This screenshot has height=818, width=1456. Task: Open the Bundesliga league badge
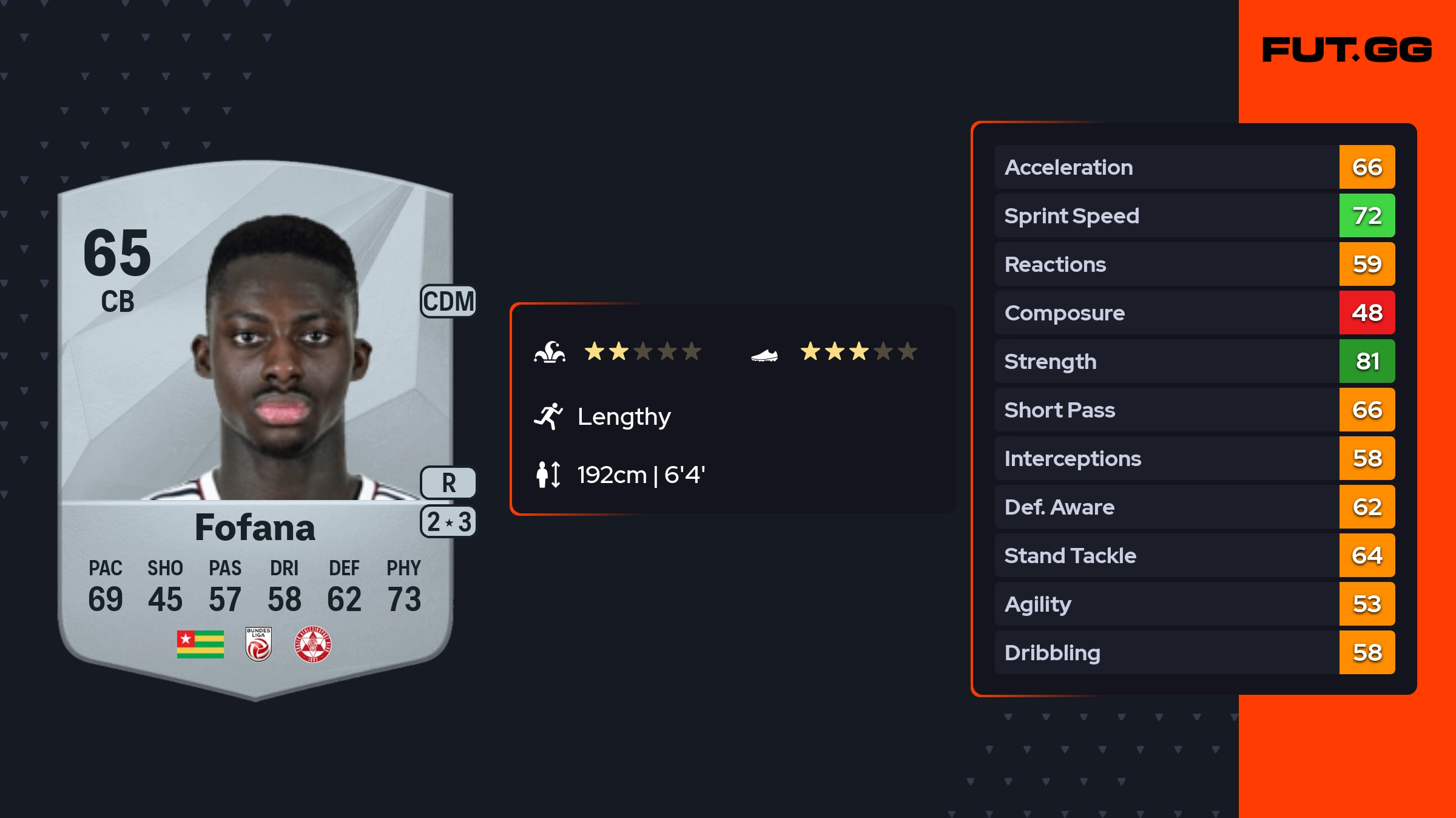point(258,644)
